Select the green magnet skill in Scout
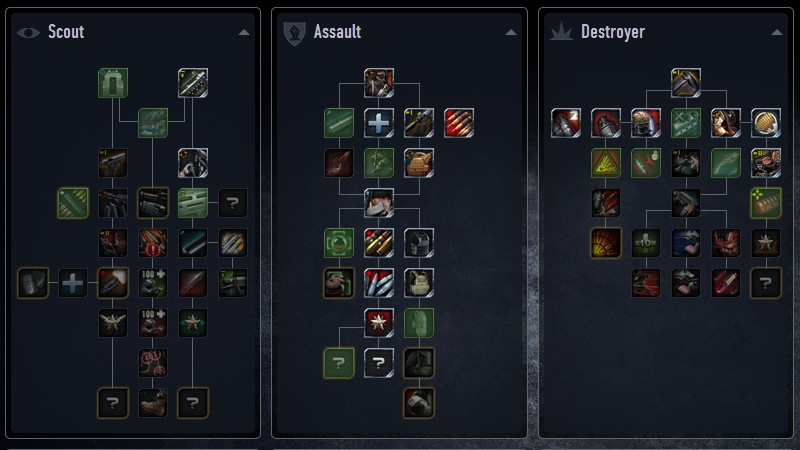This screenshot has width=800, height=450. (113, 83)
